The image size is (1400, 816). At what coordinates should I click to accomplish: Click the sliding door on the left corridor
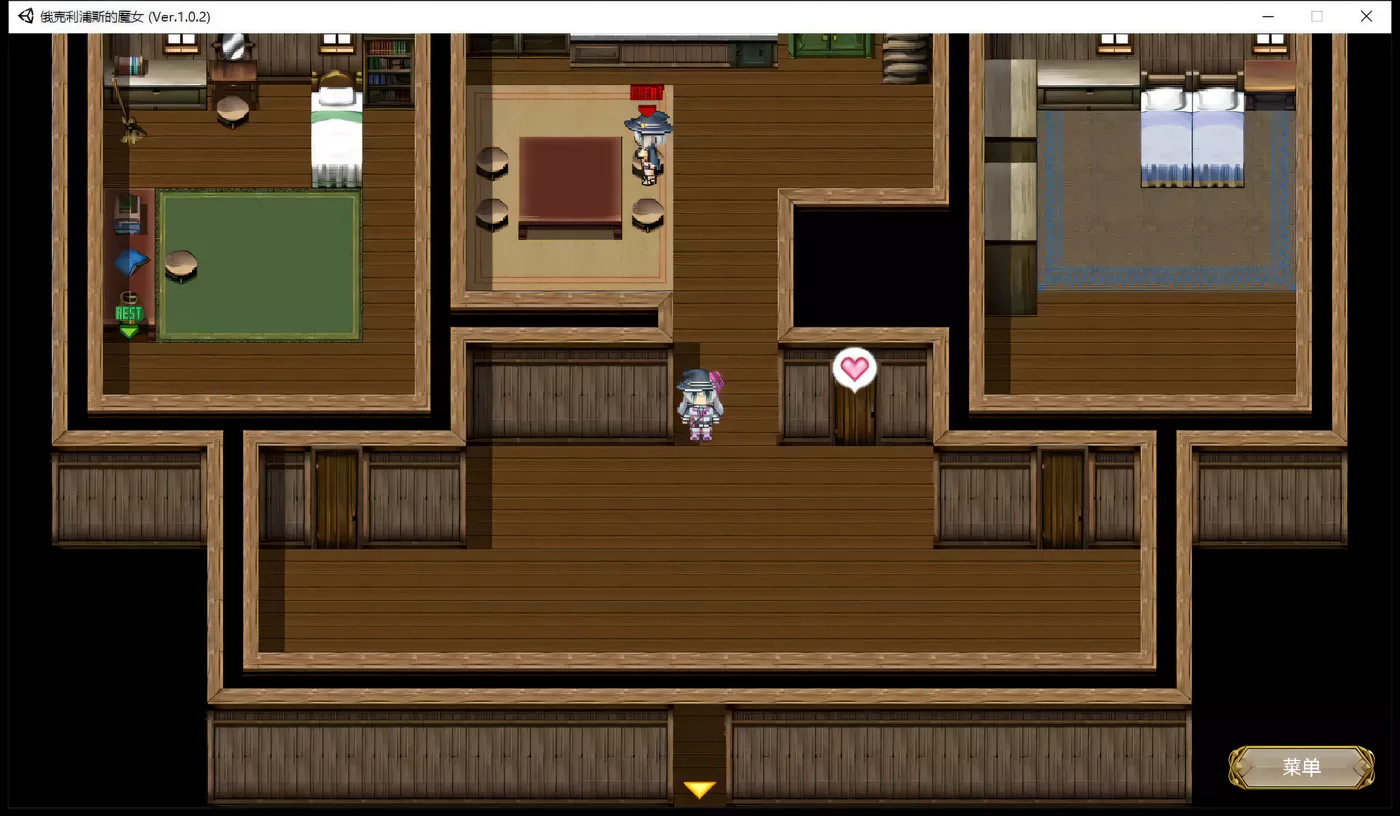(335, 497)
